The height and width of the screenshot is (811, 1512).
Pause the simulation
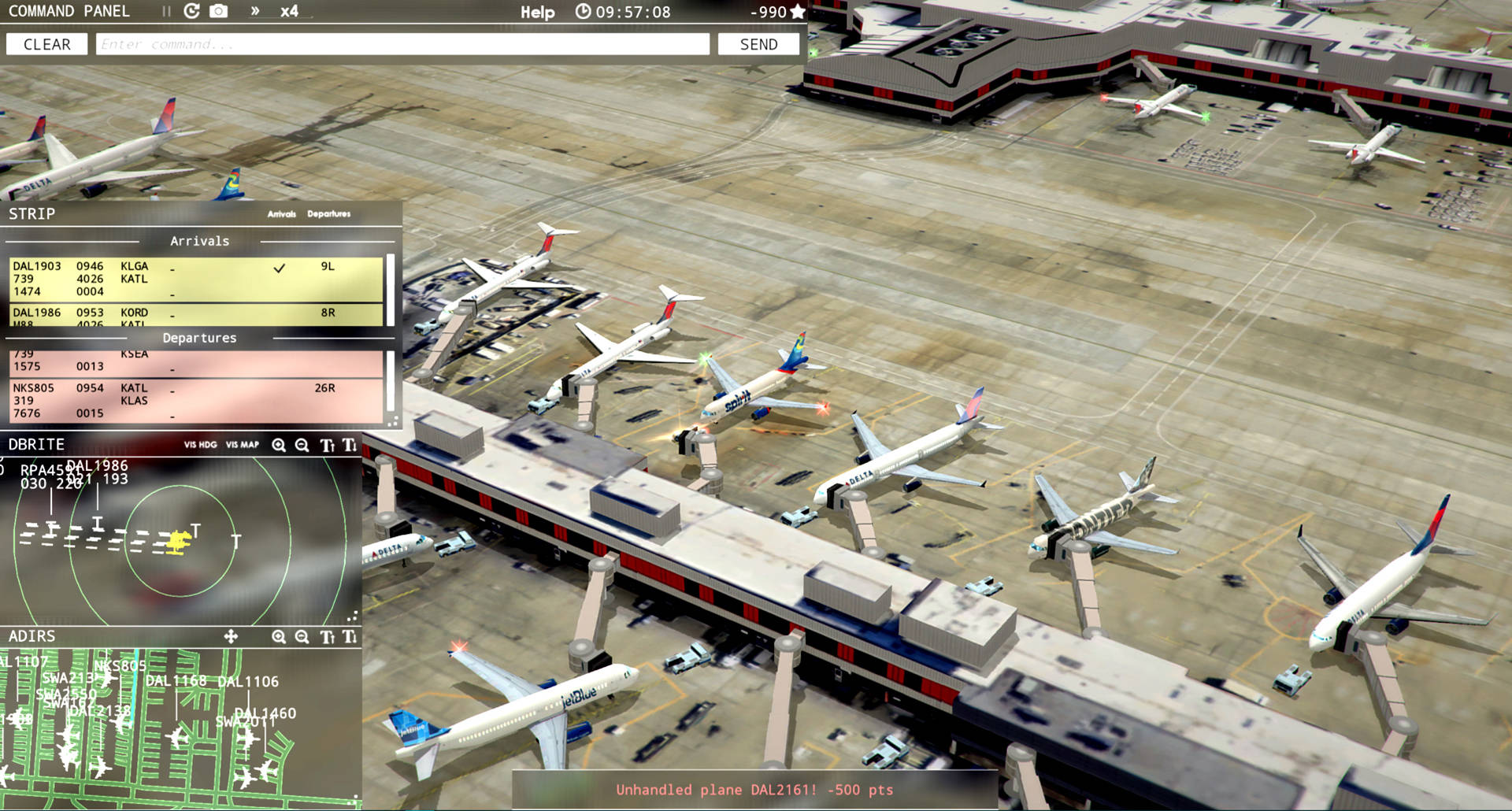click(x=165, y=11)
